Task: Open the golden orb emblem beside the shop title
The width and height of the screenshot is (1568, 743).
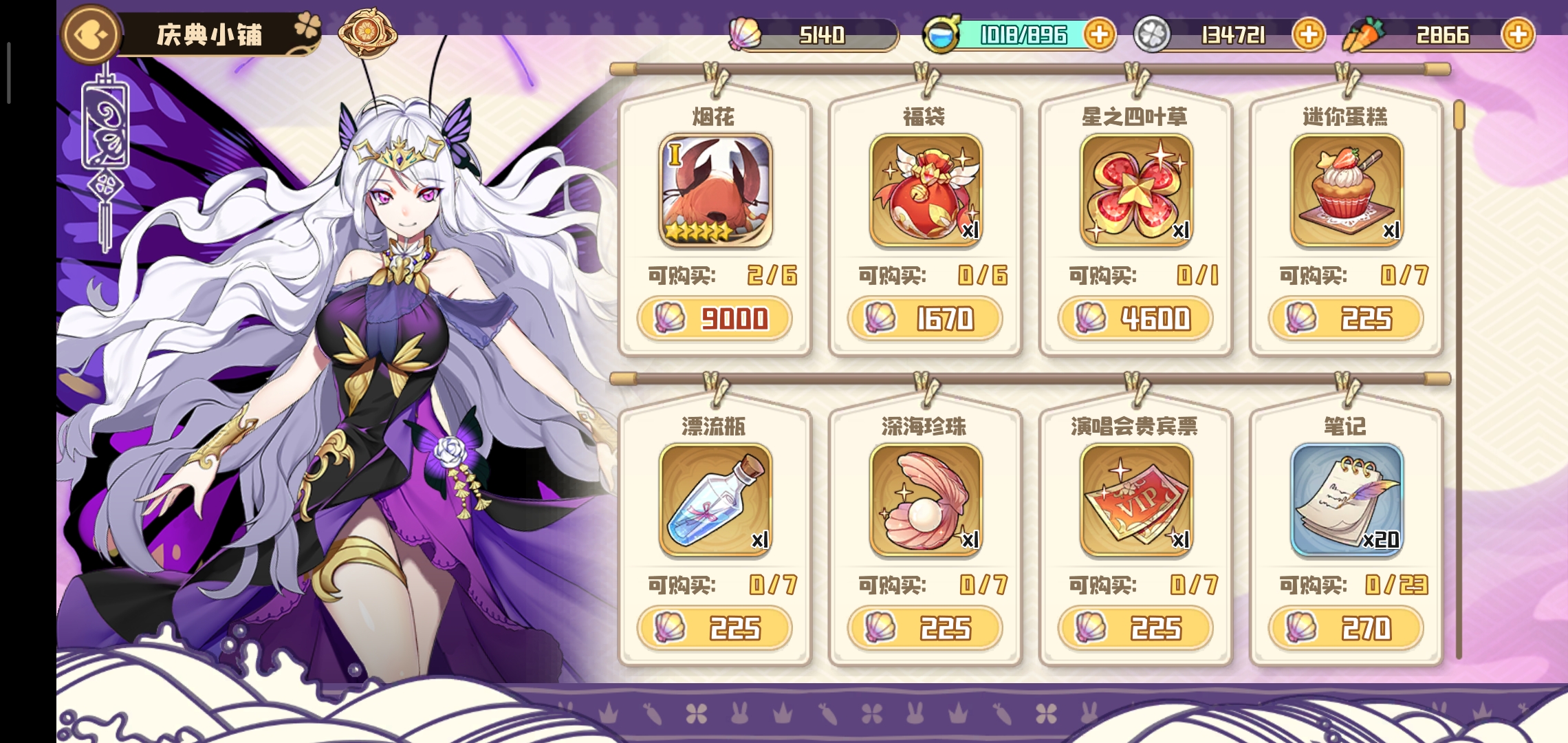Action: (x=367, y=32)
